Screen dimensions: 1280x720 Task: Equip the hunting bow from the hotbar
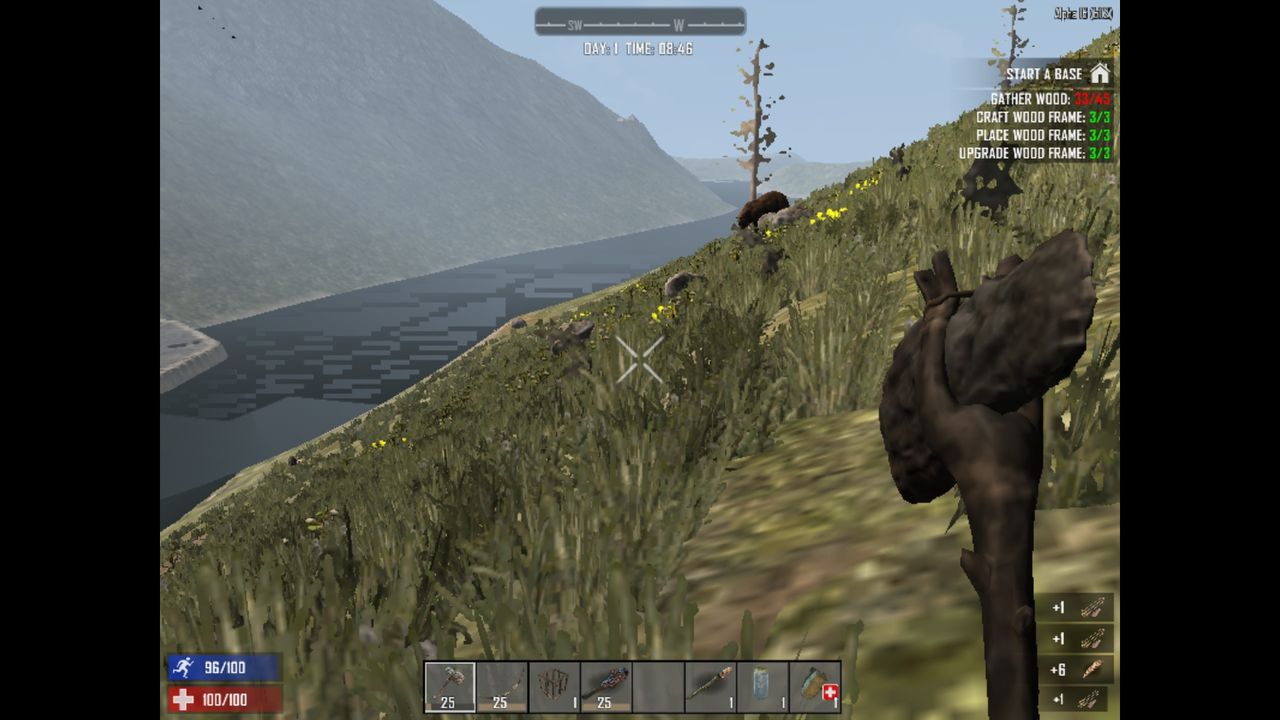tap(500, 685)
